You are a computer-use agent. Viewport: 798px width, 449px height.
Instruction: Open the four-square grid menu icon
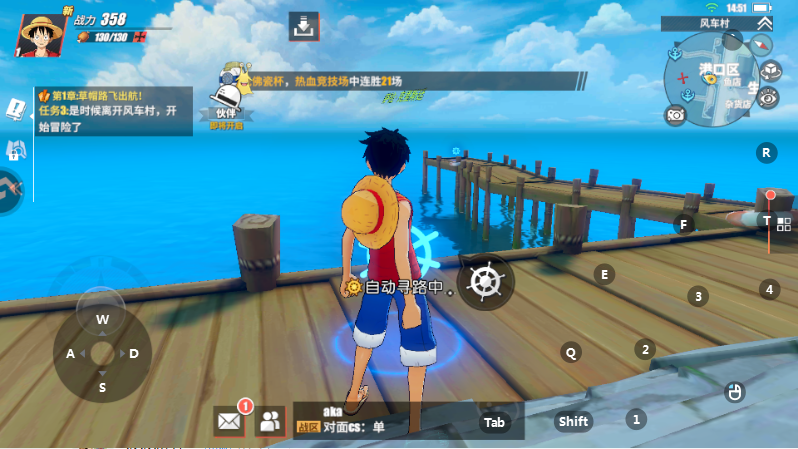point(784,224)
